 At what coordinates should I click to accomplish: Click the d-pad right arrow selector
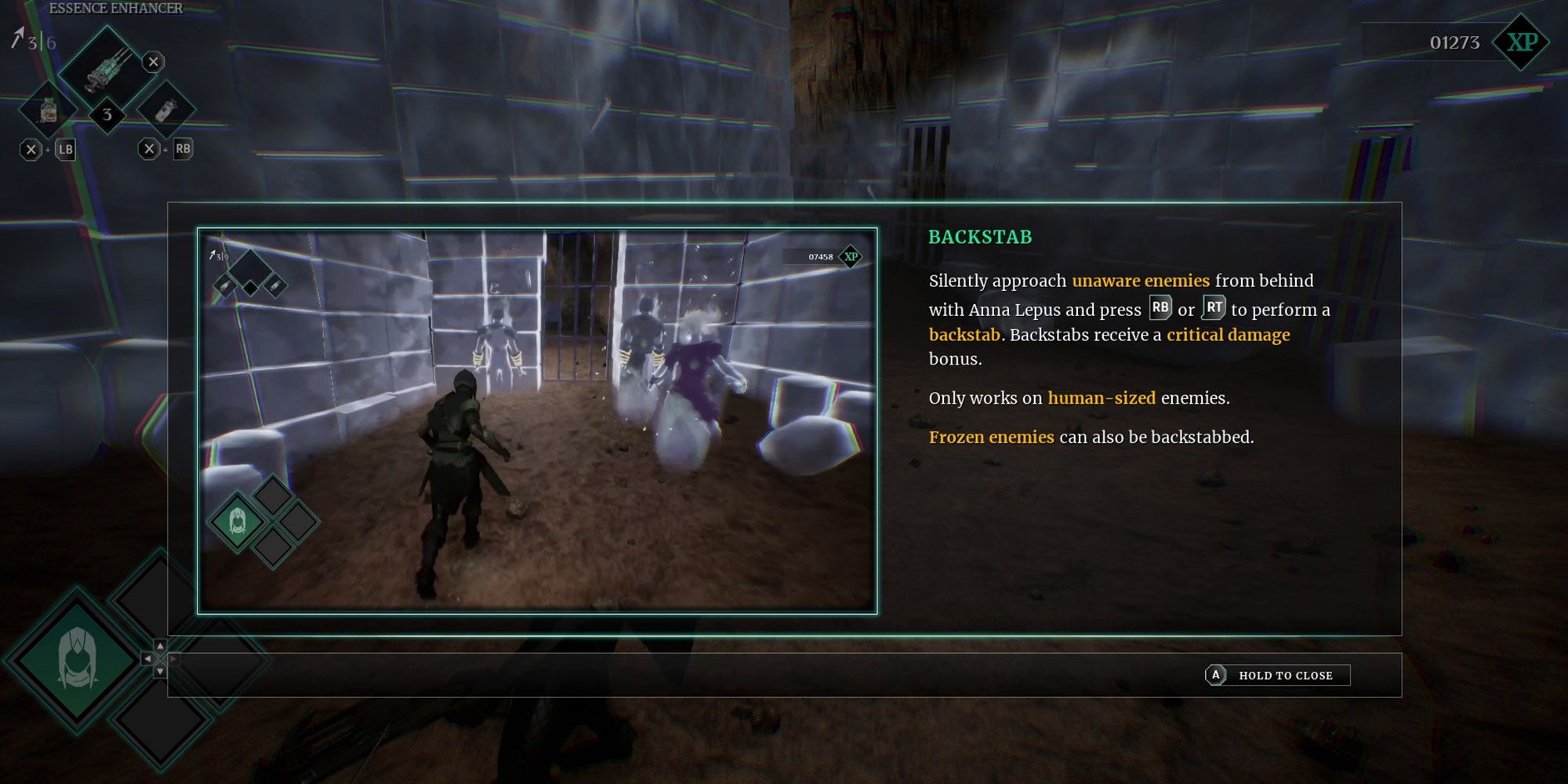pyautogui.click(x=172, y=659)
